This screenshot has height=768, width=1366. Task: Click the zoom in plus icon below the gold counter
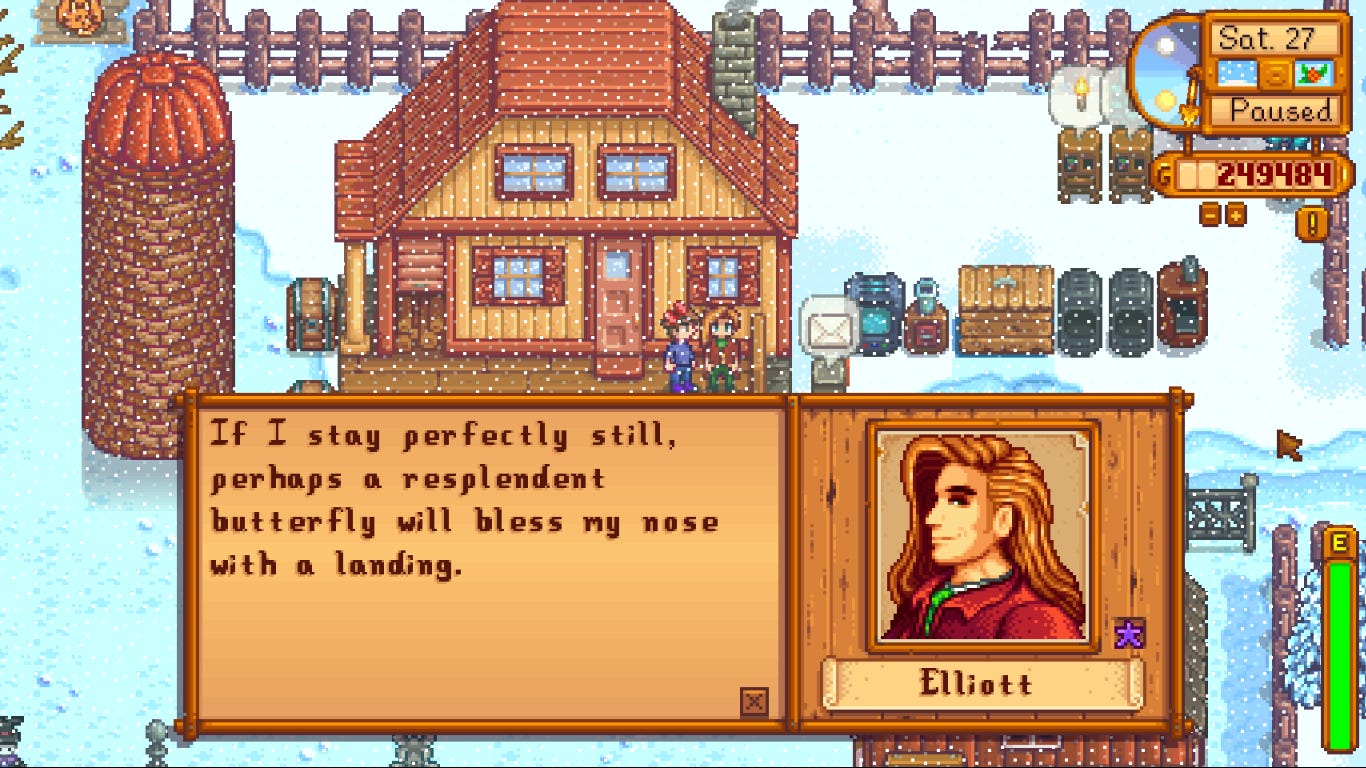click(x=1235, y=215)
